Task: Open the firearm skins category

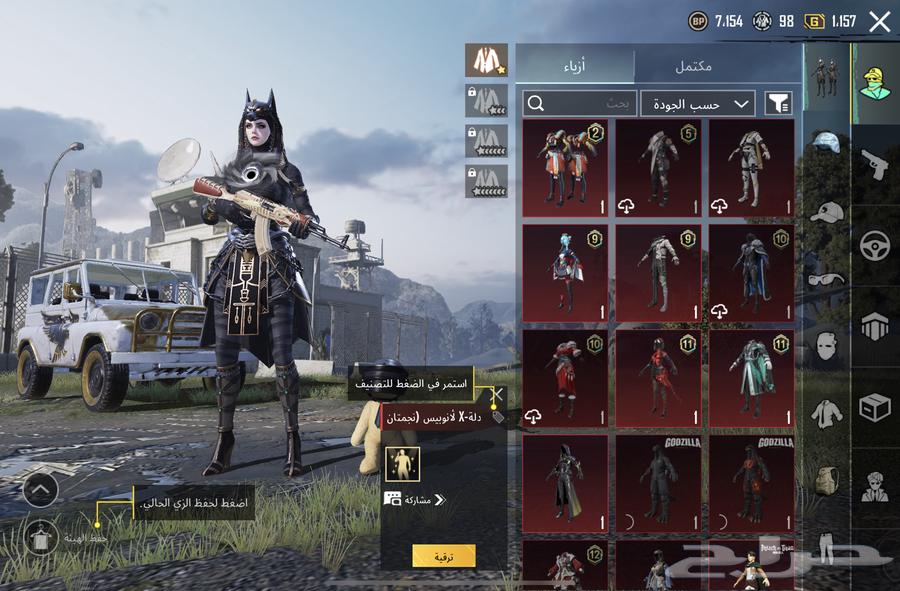Action: pyautogui.click(x=875, y=164)
